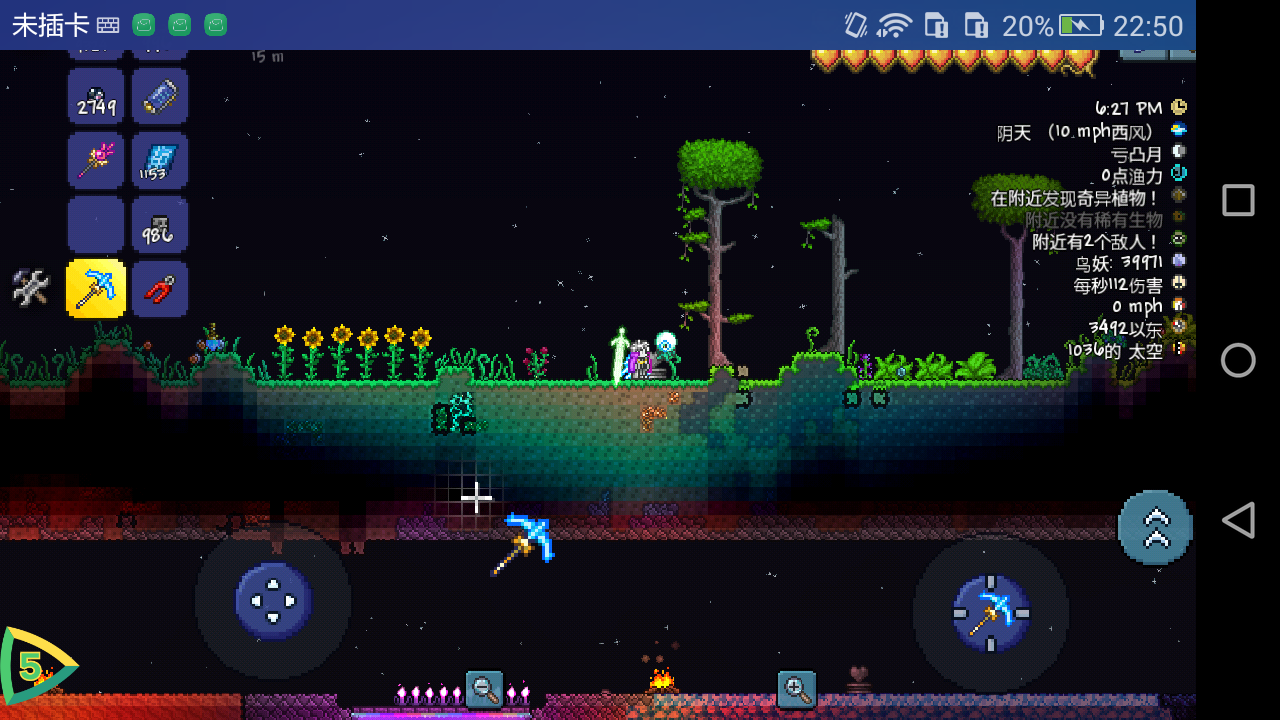Tap the movement d-pad joystick

pyautogui.click(x=273, y=601)
